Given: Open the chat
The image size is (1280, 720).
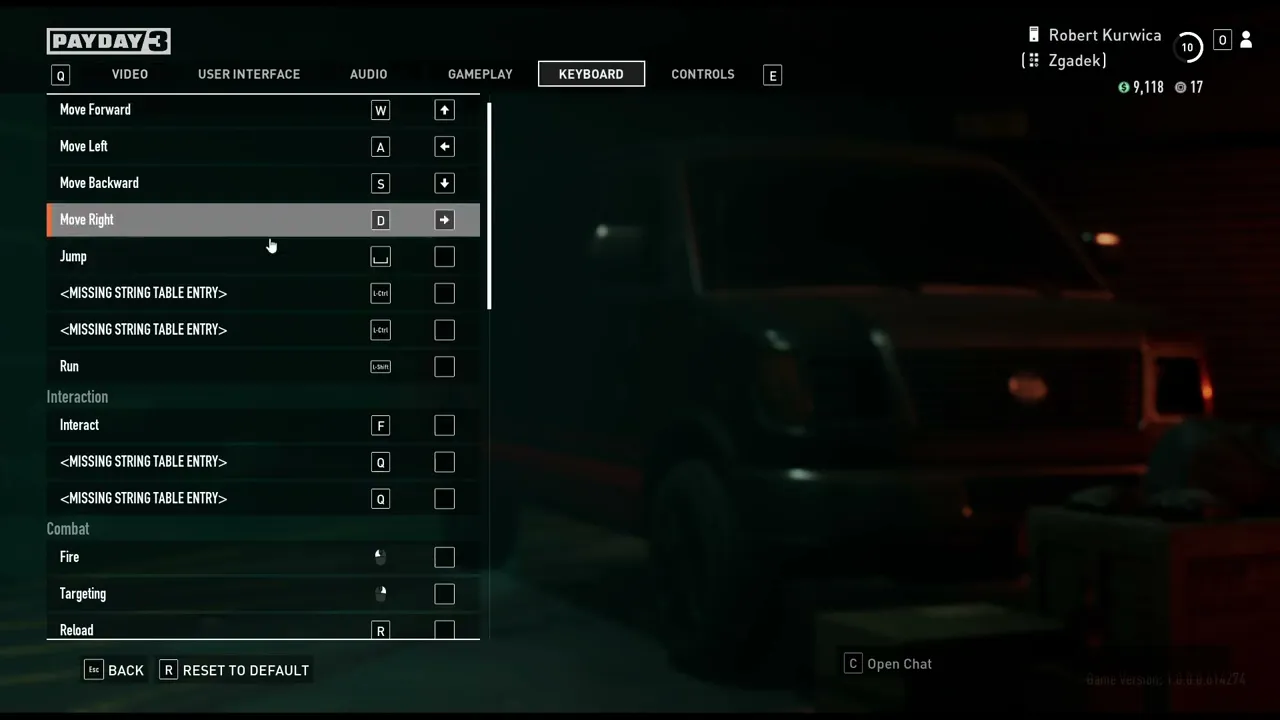Looking at the screenshot, I should tap(888, 664).
